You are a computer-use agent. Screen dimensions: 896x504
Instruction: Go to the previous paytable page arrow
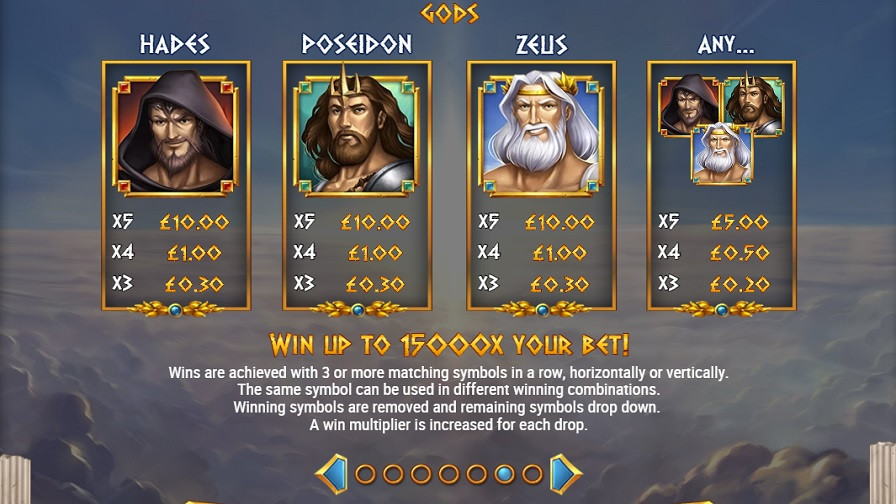point(331,473)
